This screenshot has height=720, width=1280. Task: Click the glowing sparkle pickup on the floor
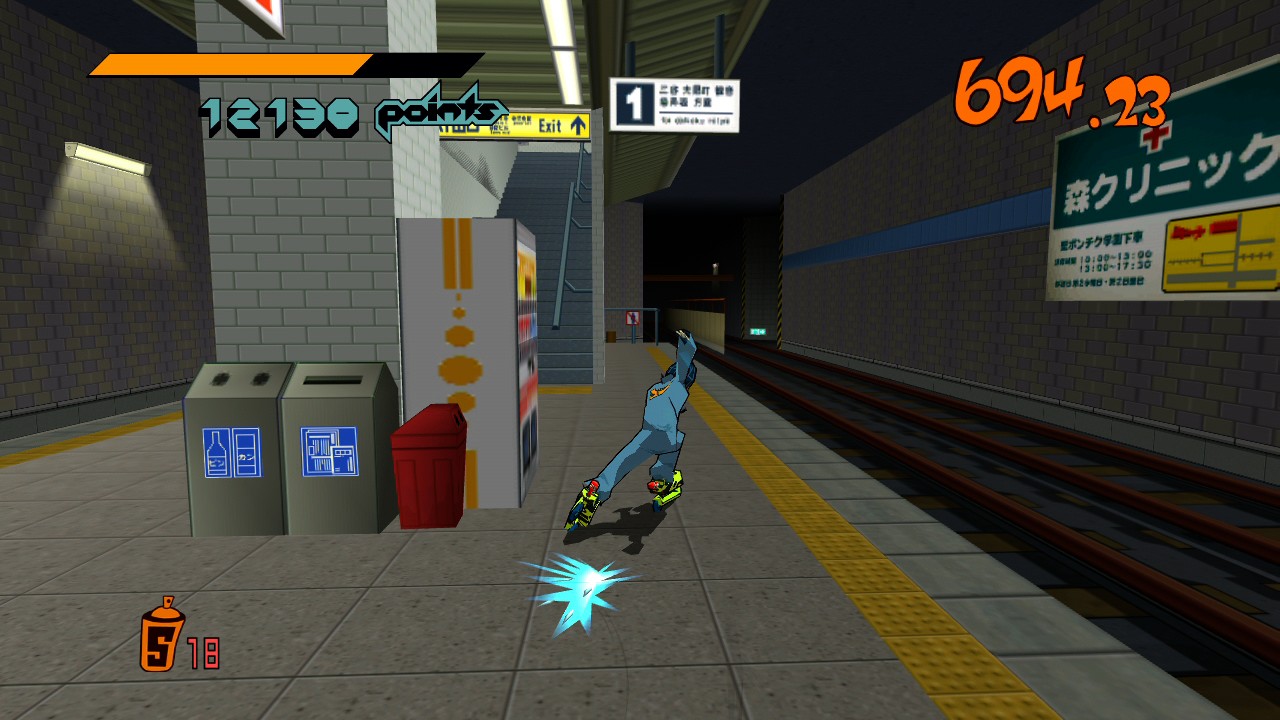point(587,582)
